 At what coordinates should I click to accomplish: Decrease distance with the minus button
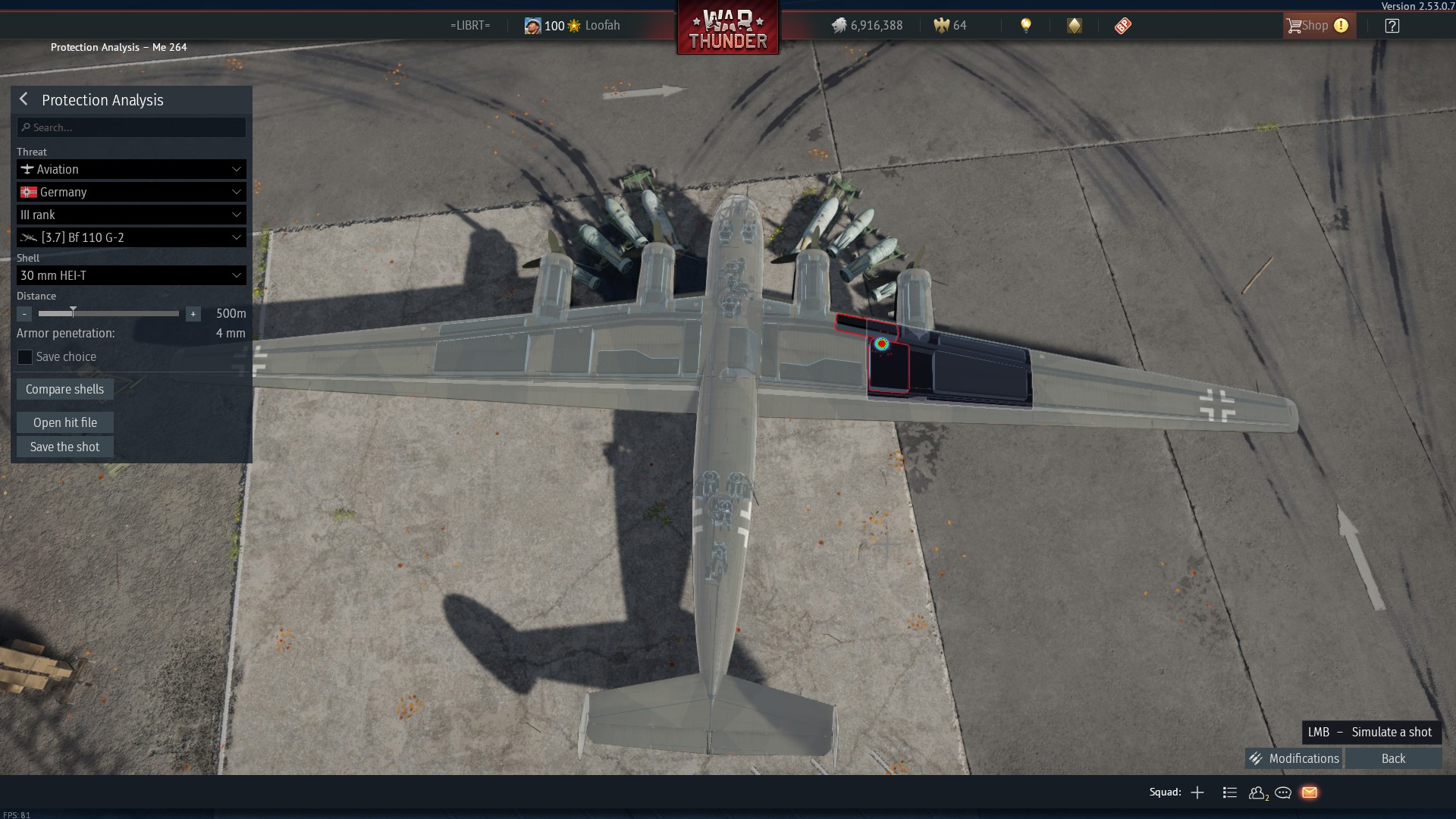tap(24, 314)
